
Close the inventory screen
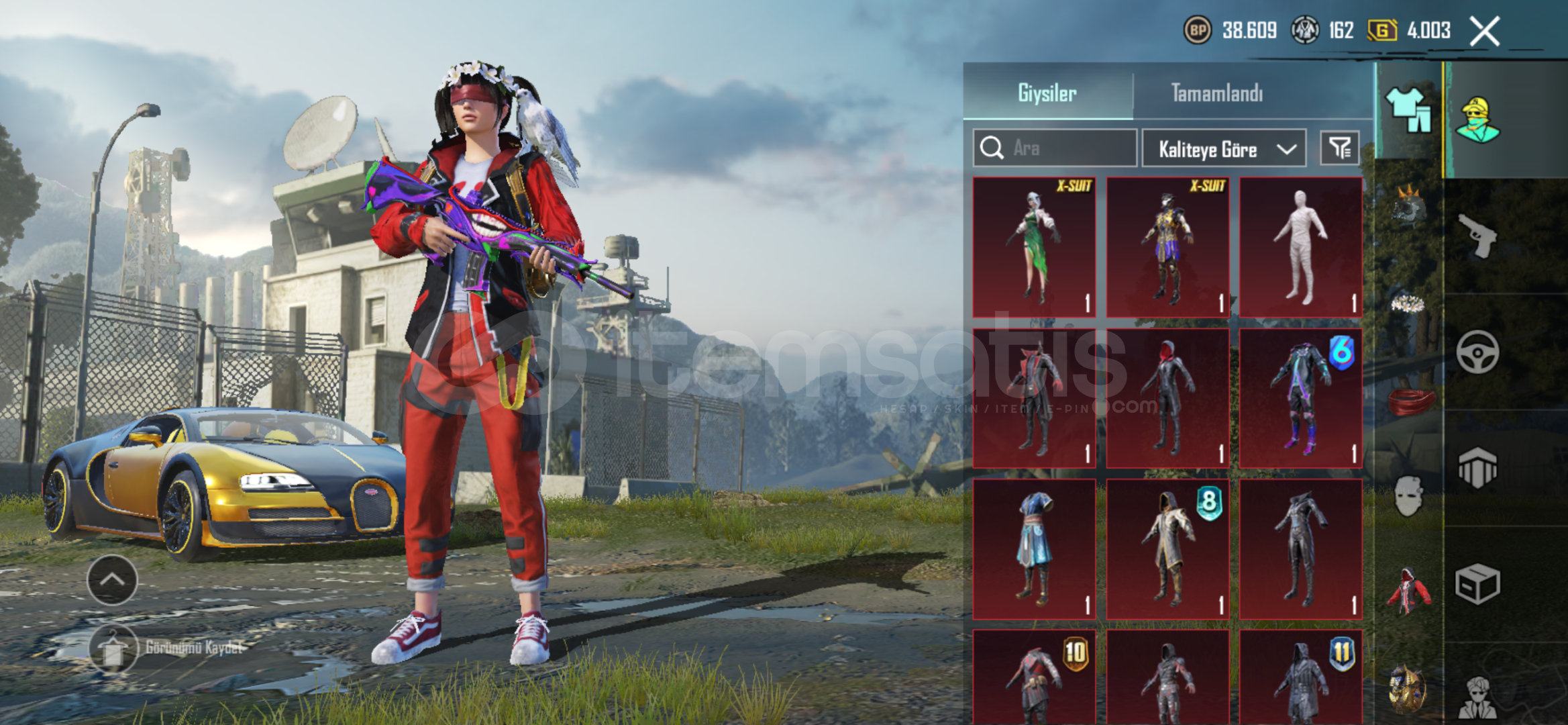tap(1484, 31)
